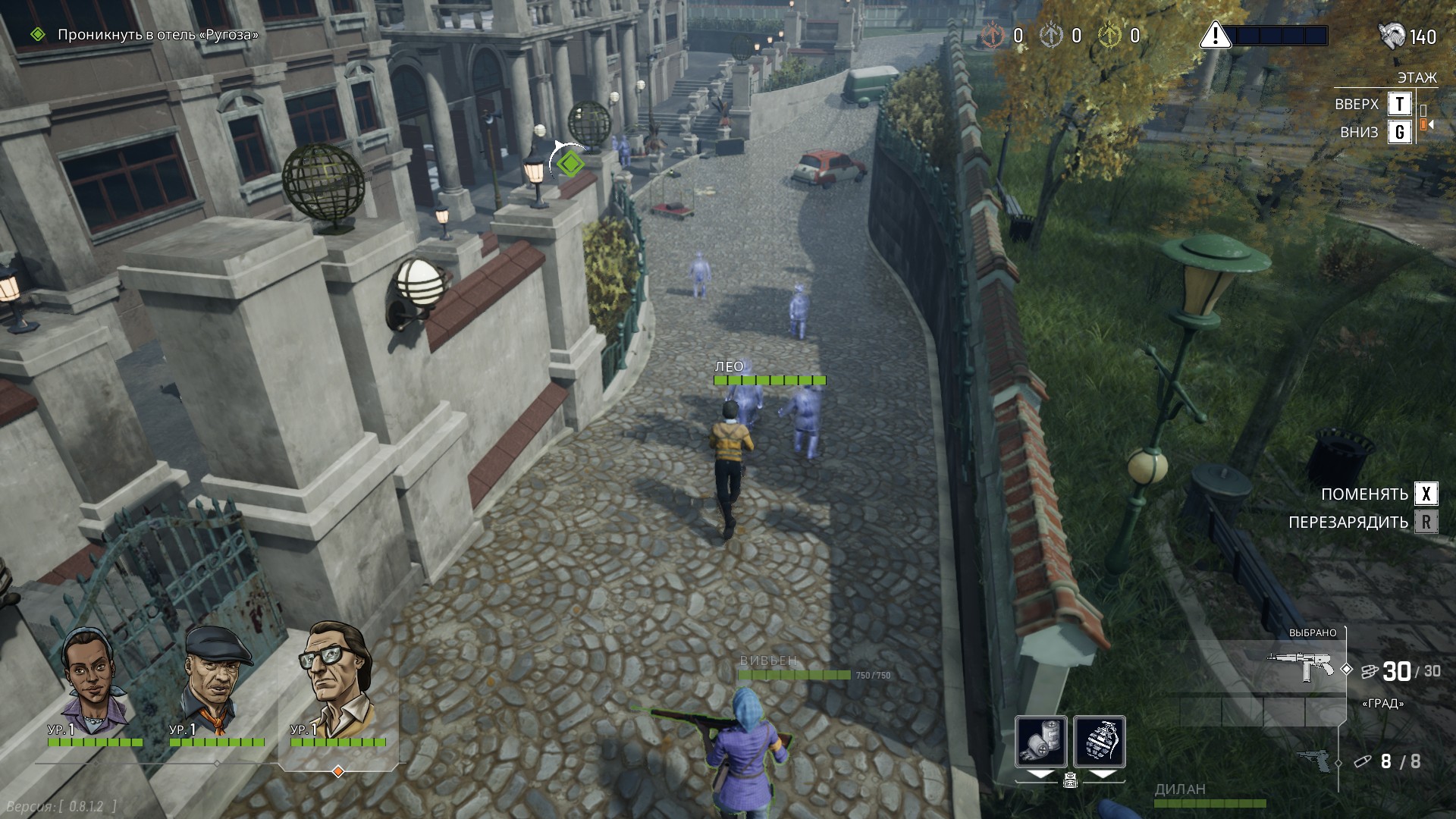Select the grenade item slot

pos(1099,742)
